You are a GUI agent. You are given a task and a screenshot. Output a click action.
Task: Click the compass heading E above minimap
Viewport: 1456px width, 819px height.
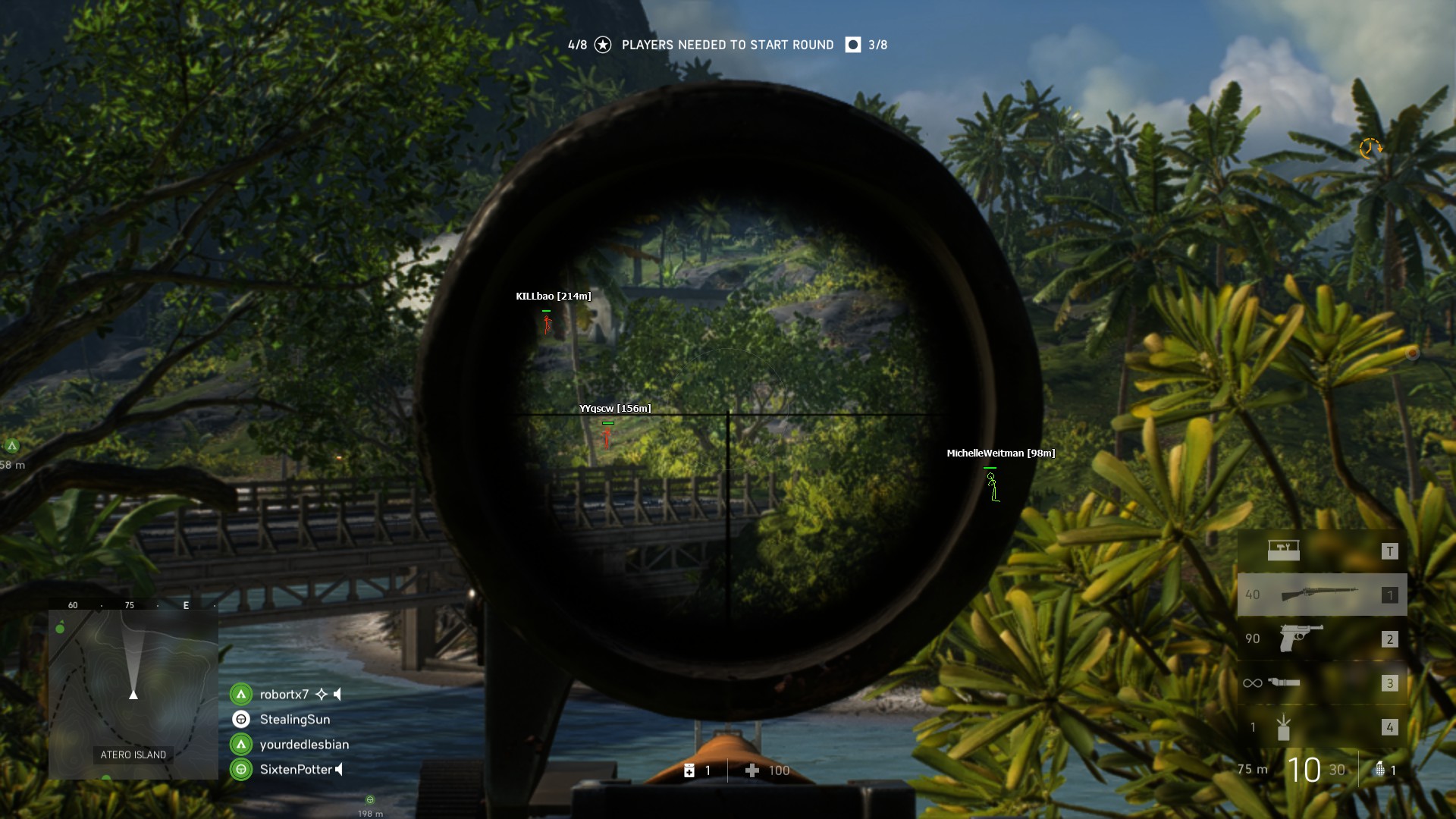pyautogui.click(x=184, y=605)
